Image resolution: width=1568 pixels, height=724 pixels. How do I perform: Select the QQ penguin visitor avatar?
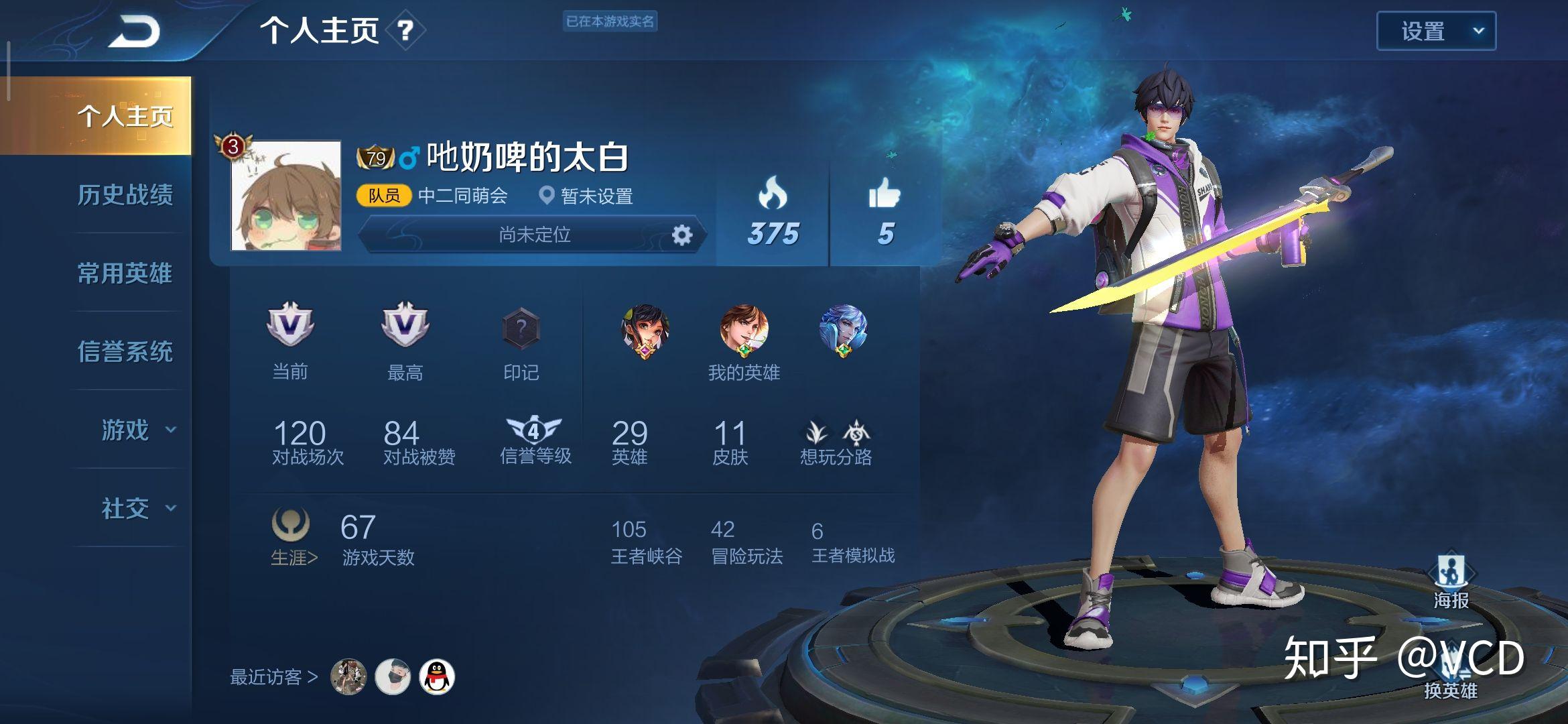pyautogui.click(x=437, y=676)
